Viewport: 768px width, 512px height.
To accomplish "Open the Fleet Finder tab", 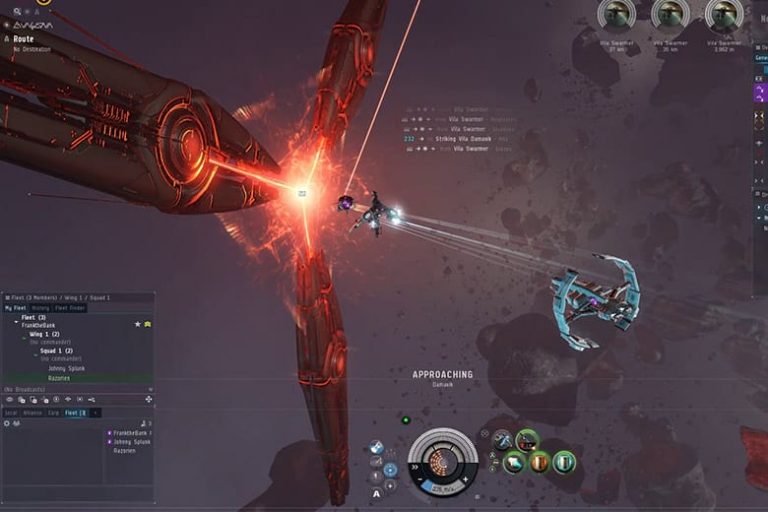I will point(70,308).
